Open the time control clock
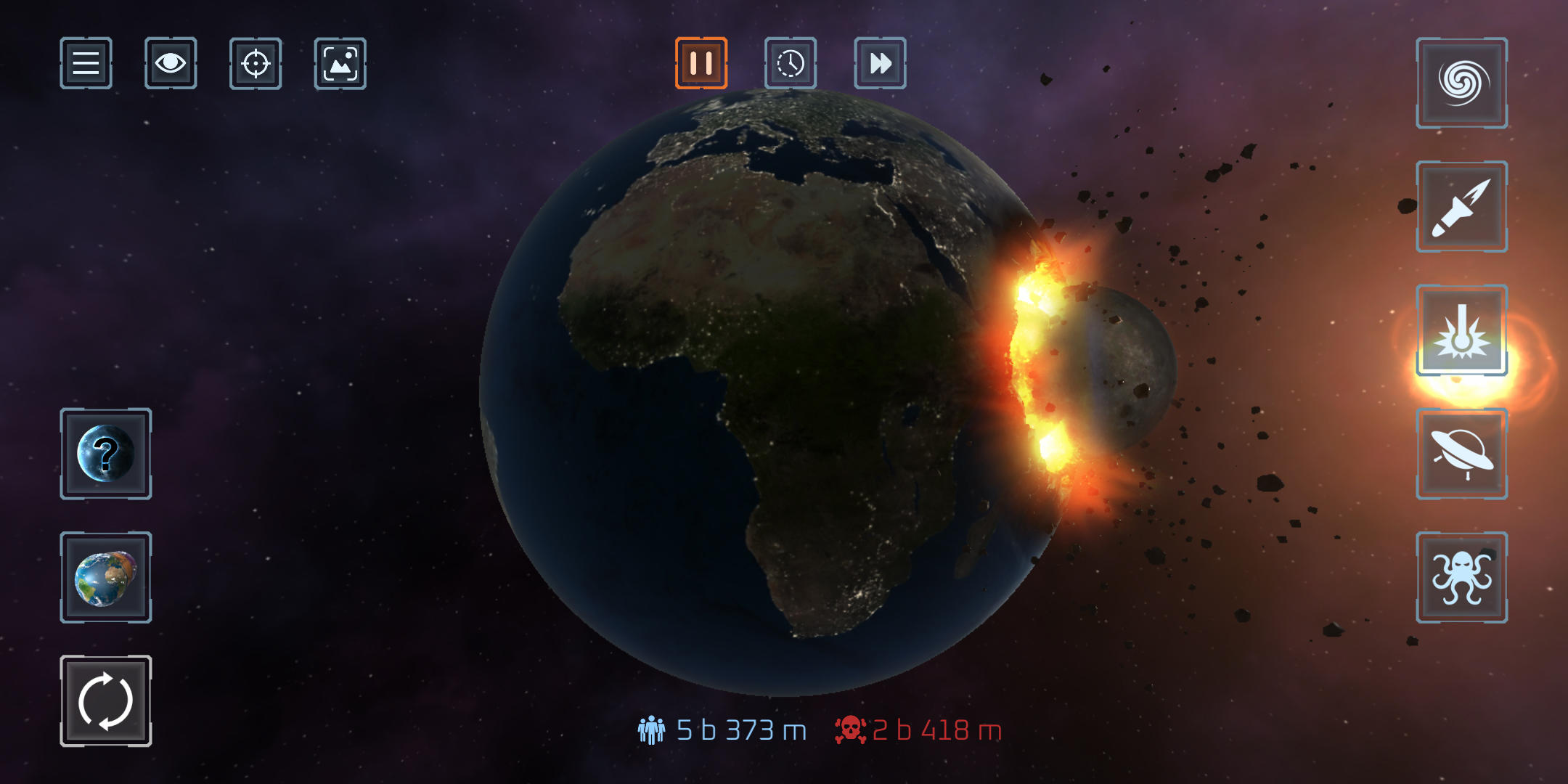Image resolution: width=1568 pixels, height=784 pixels. [x=790, y=65]
